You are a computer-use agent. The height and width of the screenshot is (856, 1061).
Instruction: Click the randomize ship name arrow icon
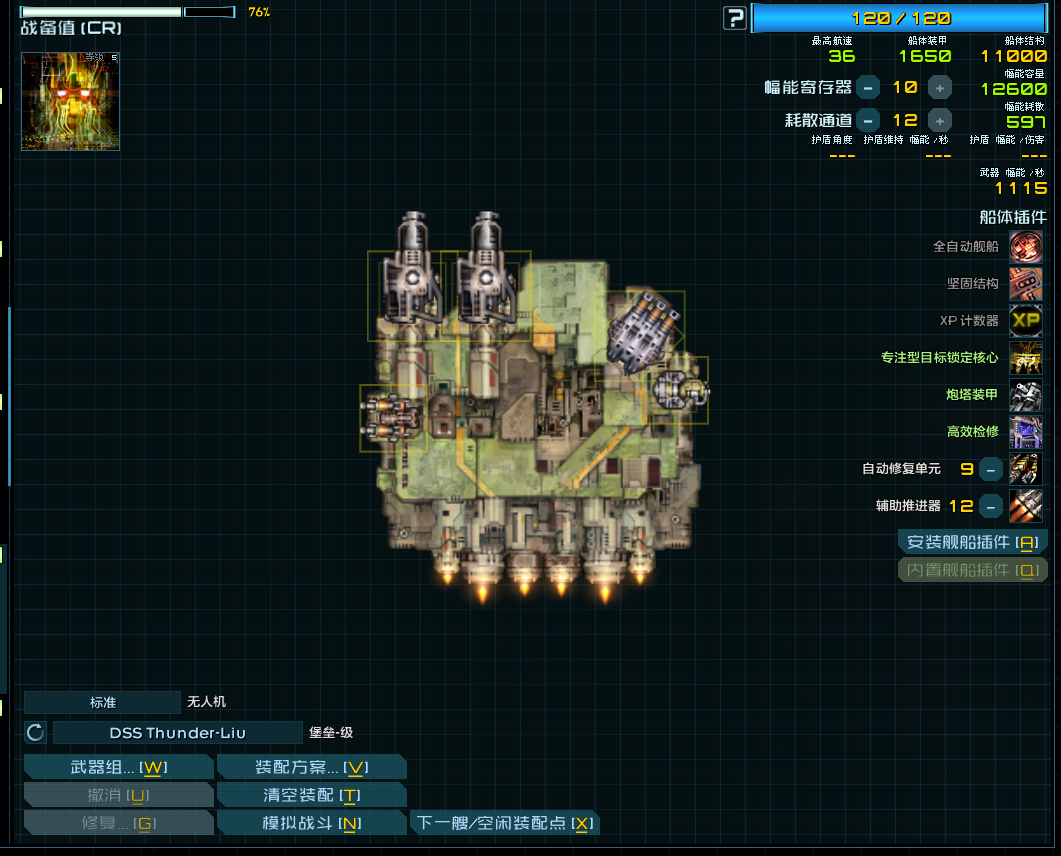[36, 733]
